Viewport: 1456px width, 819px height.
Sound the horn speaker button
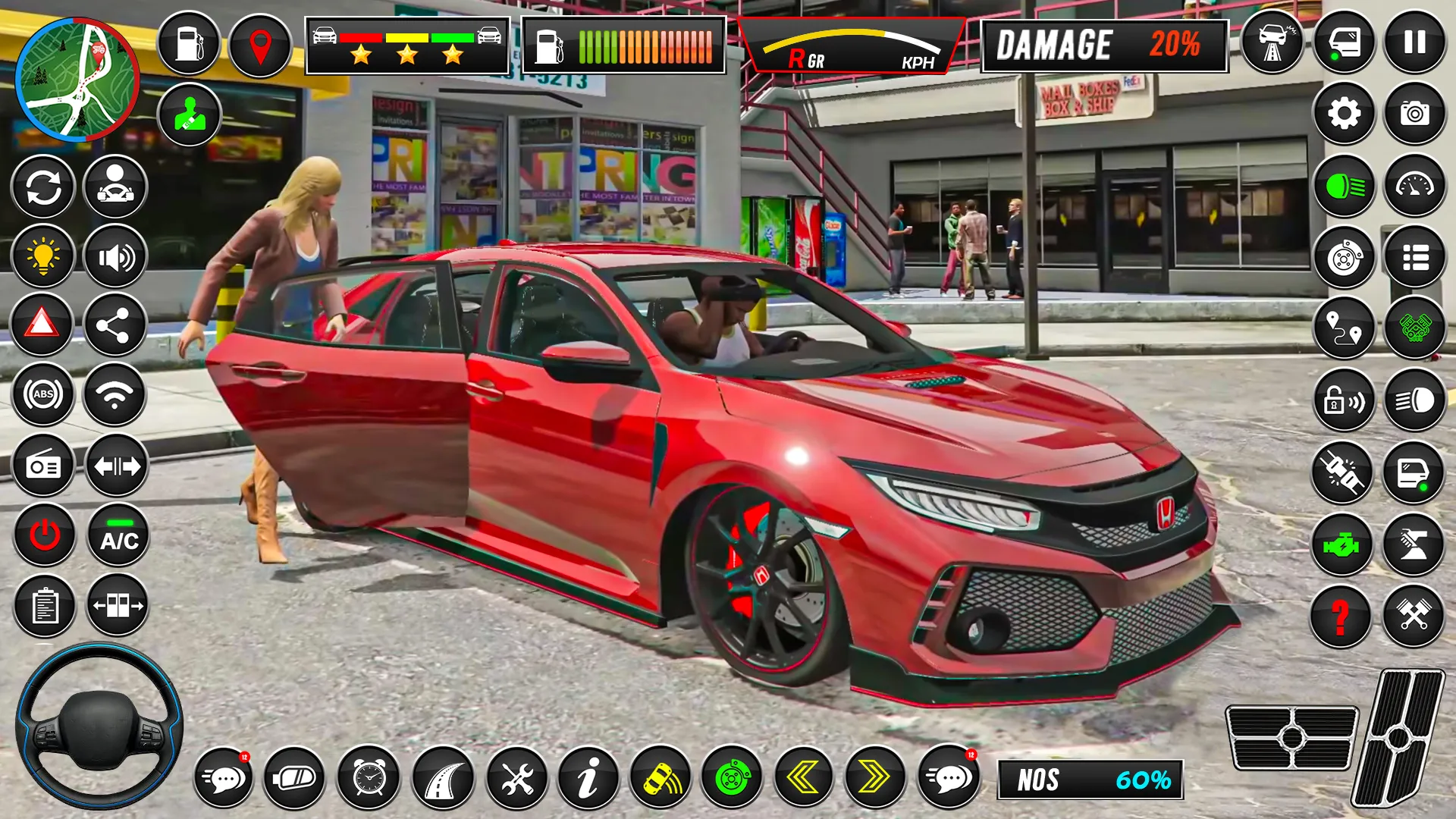point(115,258)
